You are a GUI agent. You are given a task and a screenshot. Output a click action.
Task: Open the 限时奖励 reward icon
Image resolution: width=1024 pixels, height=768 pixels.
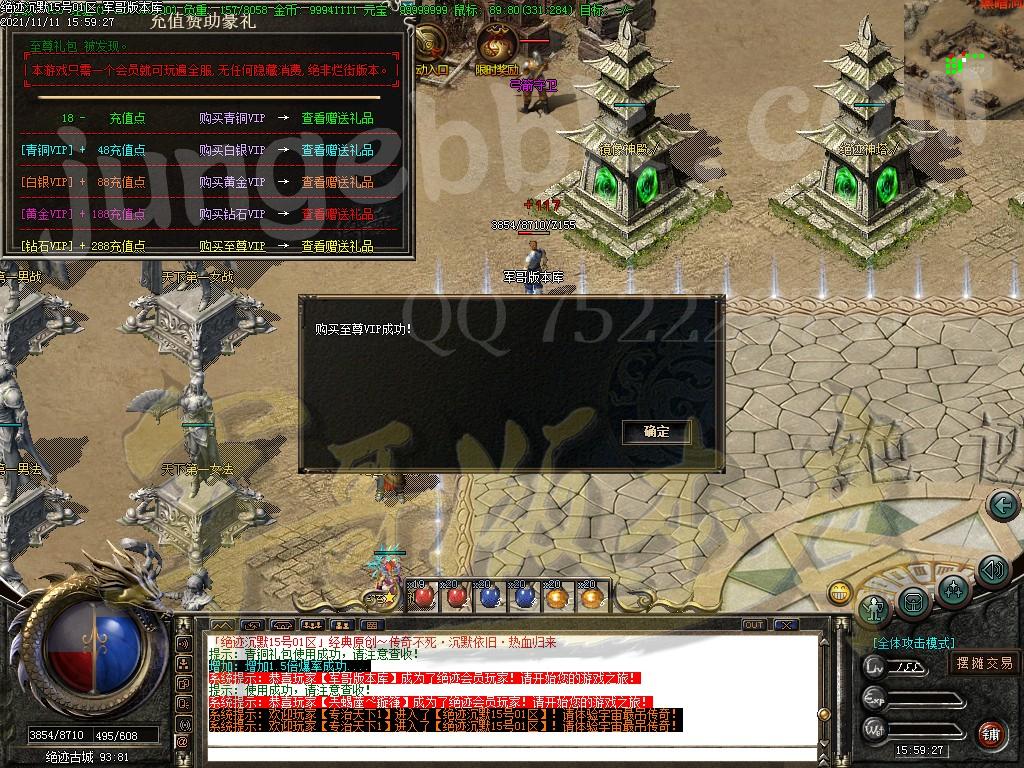pyautogui.click(x=496, y=46)
